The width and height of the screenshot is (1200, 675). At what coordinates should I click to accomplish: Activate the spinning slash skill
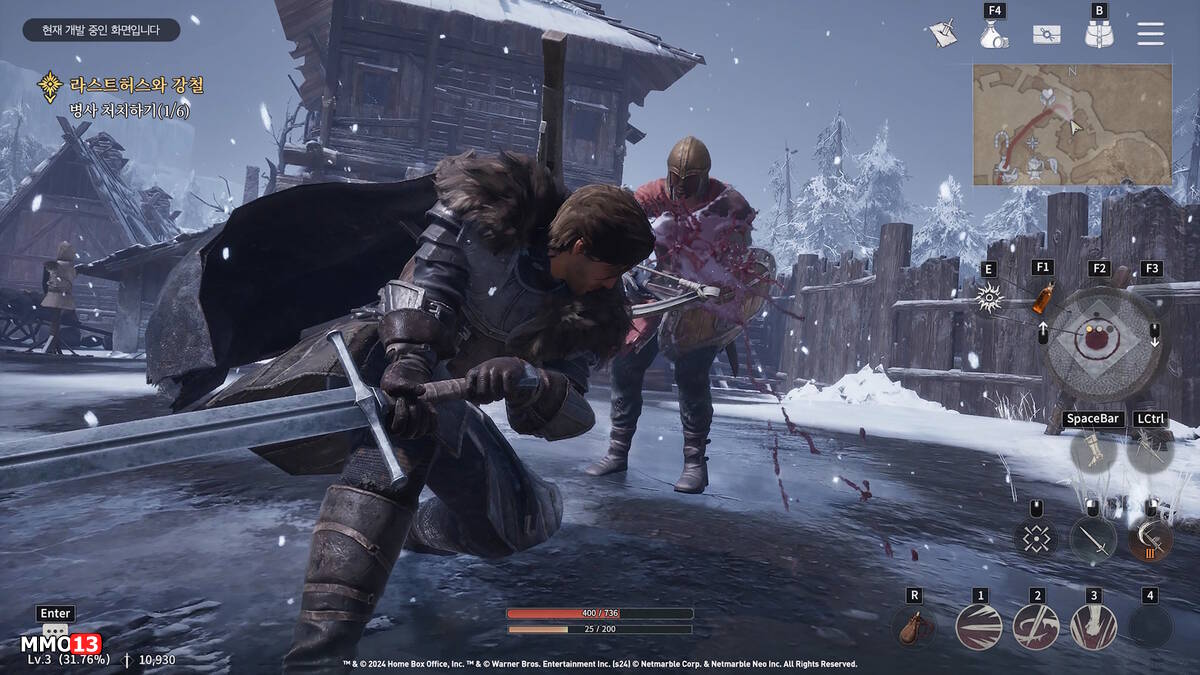(x=1036, y=627)
